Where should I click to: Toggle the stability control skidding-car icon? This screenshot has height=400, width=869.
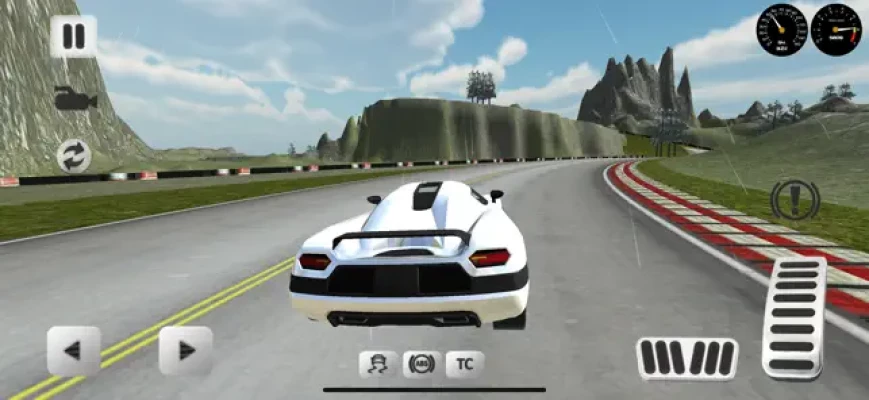(378, 364)
